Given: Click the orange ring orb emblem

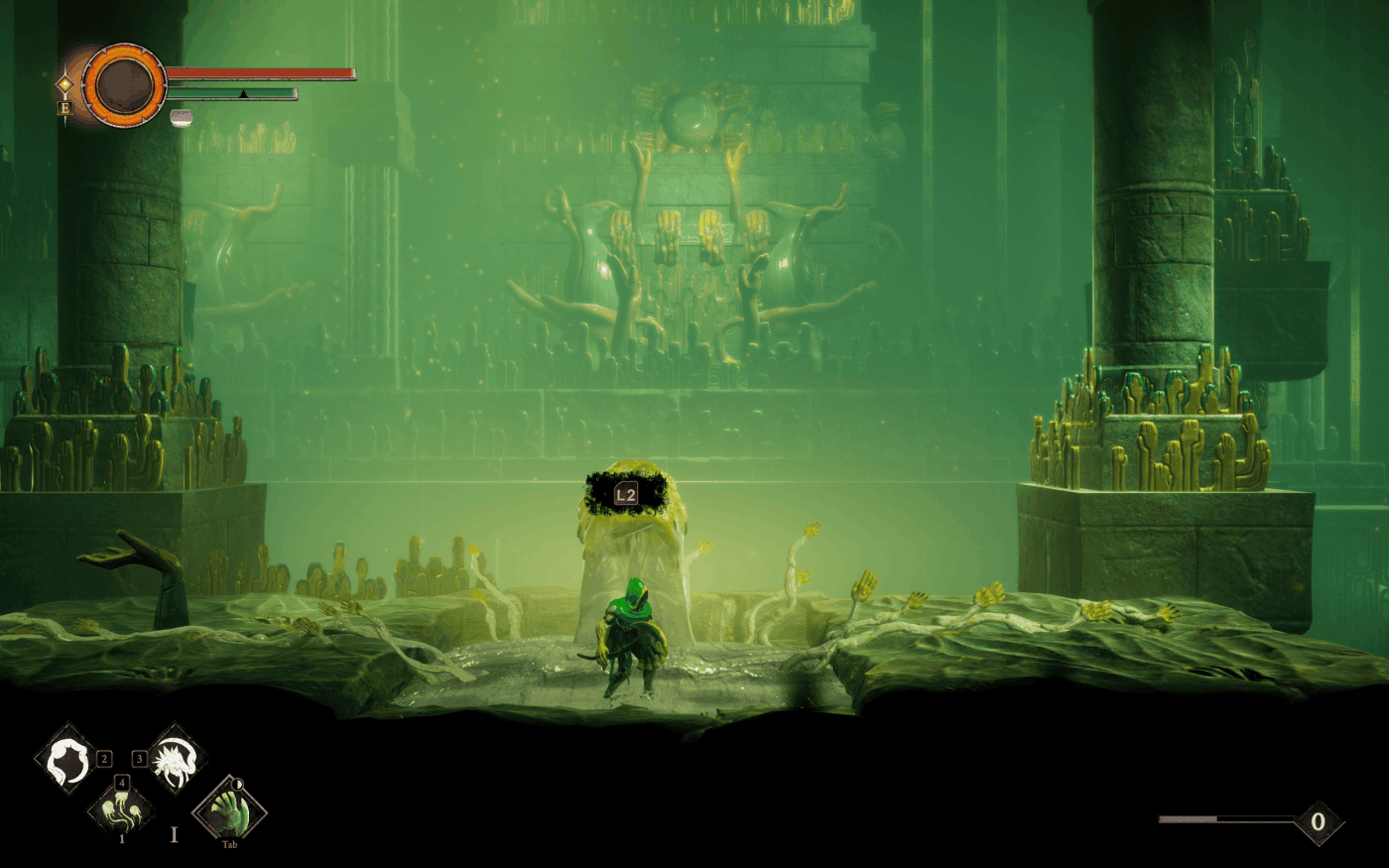Looking at the screenshot, I should 124,86.
